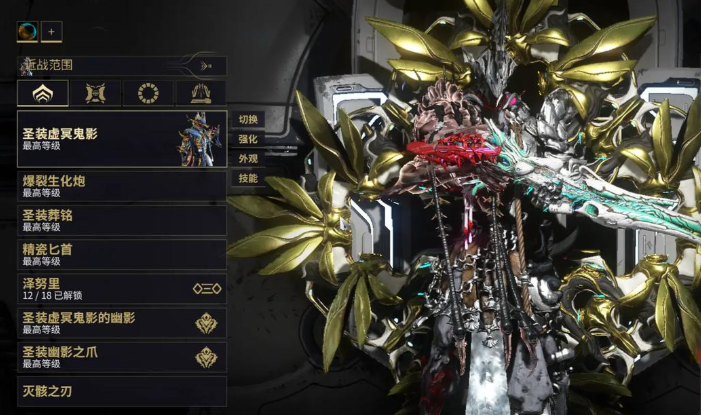
Task: Open the 强化 upgrade menu
Action: point(248,139)
